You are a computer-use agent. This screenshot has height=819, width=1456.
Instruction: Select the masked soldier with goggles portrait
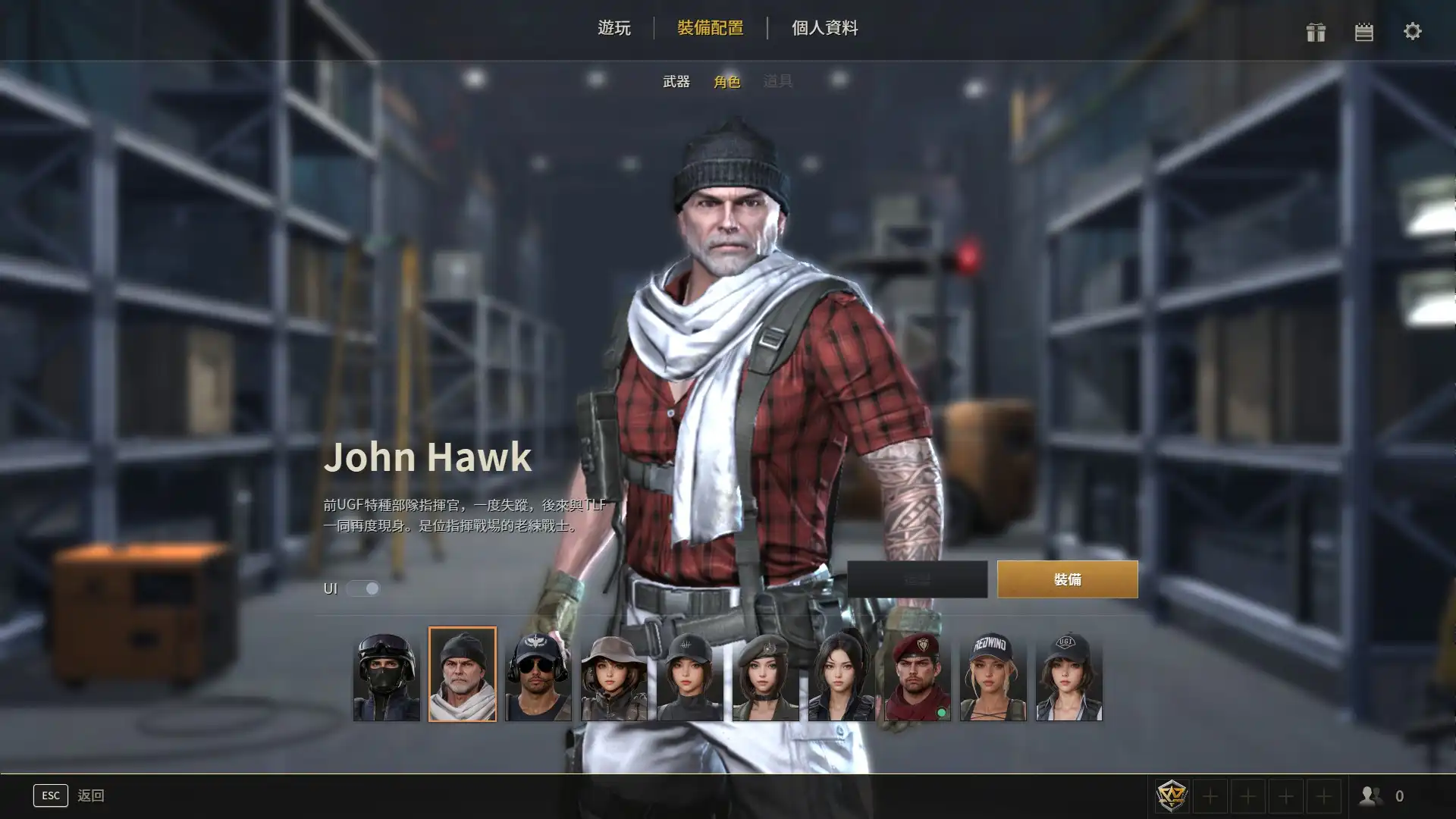tap(387, 676)
